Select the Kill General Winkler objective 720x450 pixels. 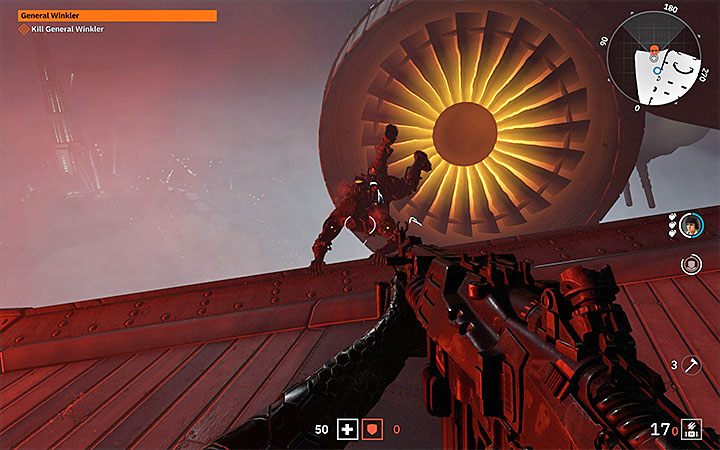[60, 29]
